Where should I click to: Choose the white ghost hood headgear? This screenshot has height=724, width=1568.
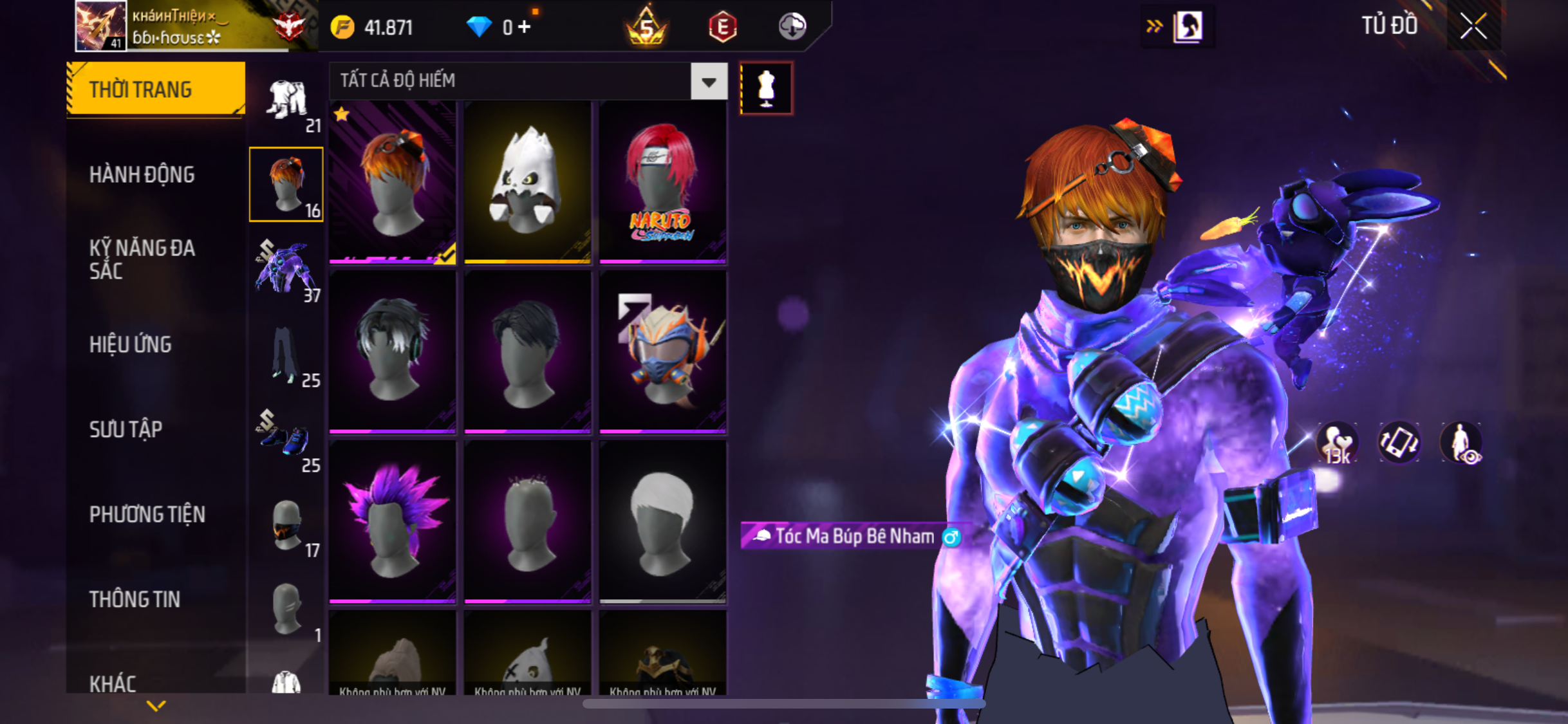point(527,182)
